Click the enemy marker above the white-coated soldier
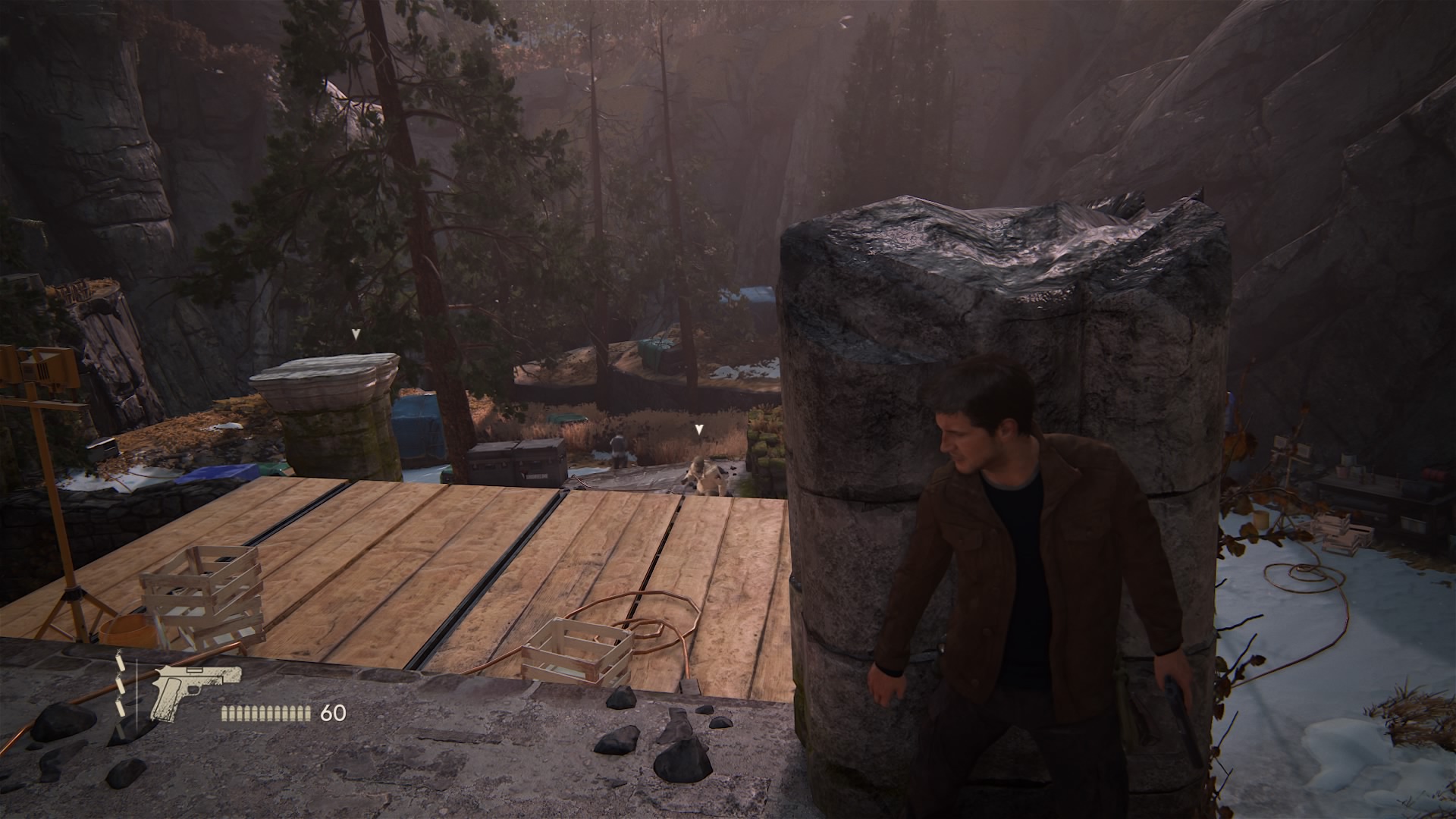The width and height of the screenshot is (1456, 819). pyautogui.click(x=699, y=430)
